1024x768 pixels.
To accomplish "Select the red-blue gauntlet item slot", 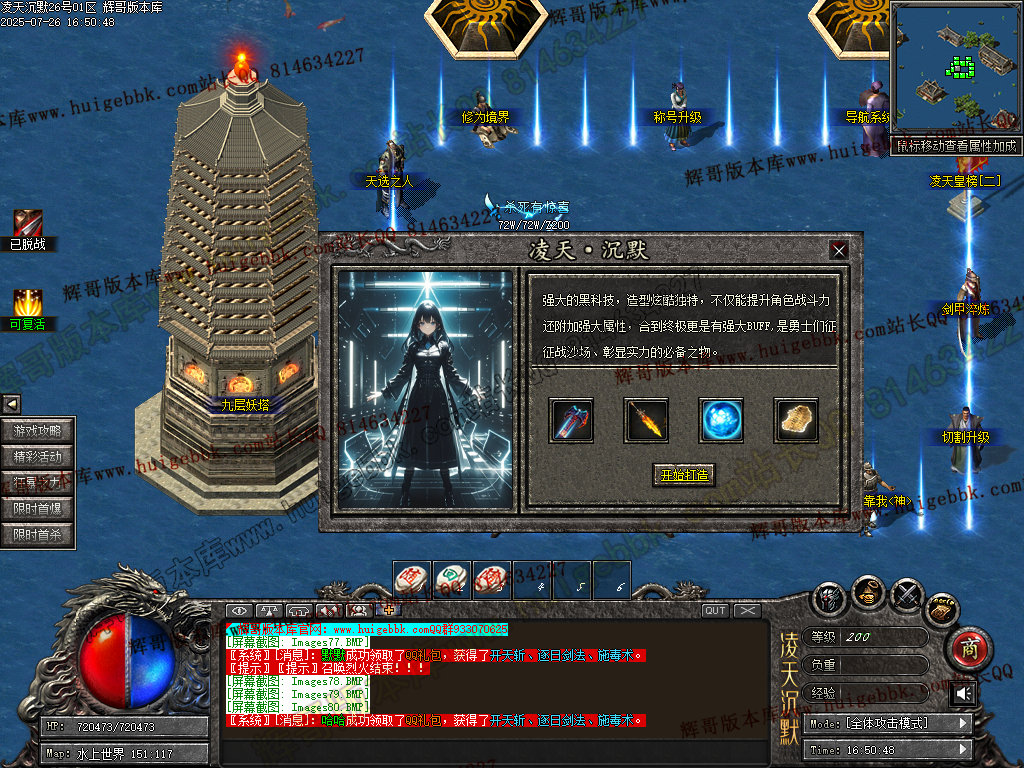I will pos(572,420).
